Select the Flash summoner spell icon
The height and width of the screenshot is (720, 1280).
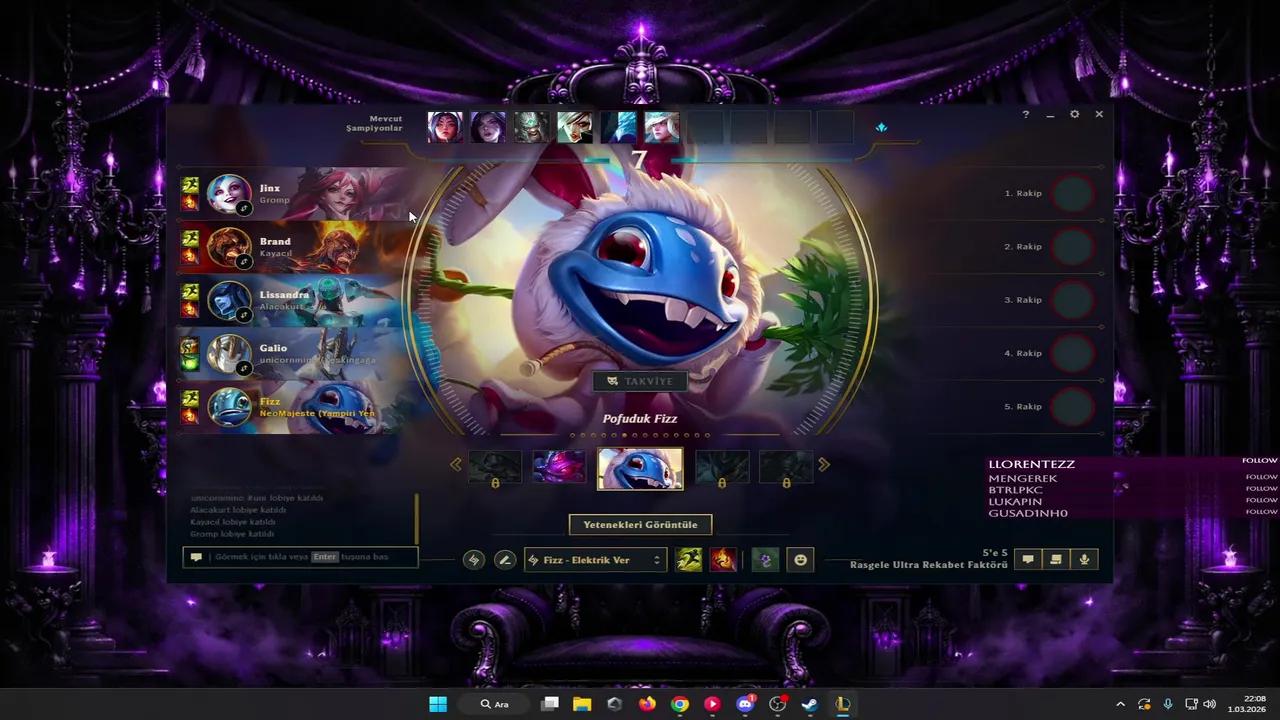pyautogui.click(x=688, y=560)
